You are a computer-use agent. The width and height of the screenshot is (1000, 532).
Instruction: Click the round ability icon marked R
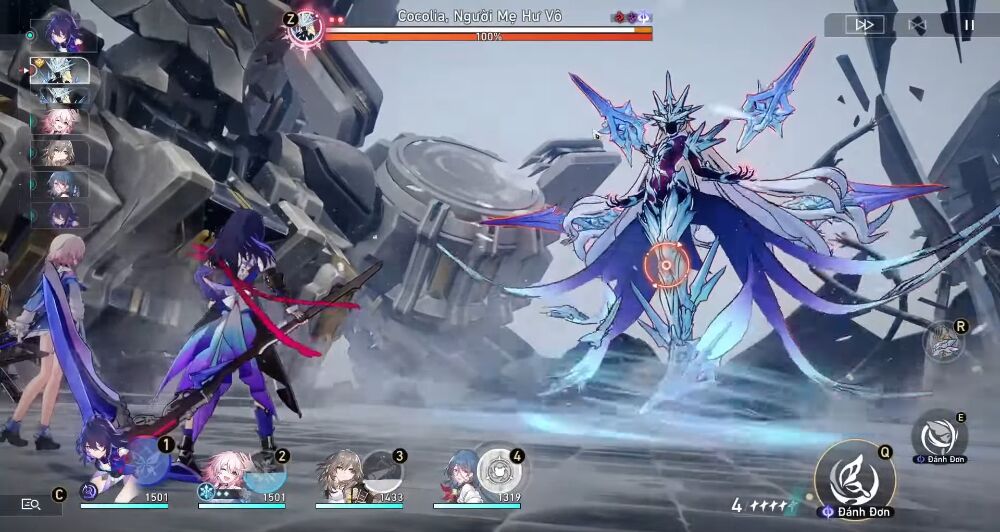coord(943,342)
